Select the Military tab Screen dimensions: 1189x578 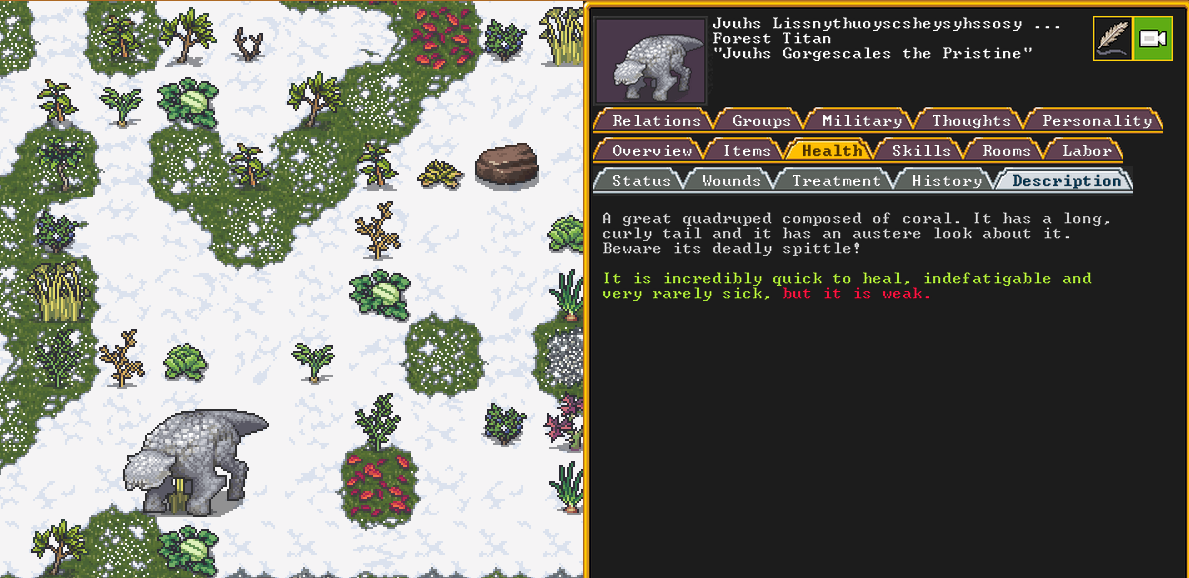(x=861, y=121)
